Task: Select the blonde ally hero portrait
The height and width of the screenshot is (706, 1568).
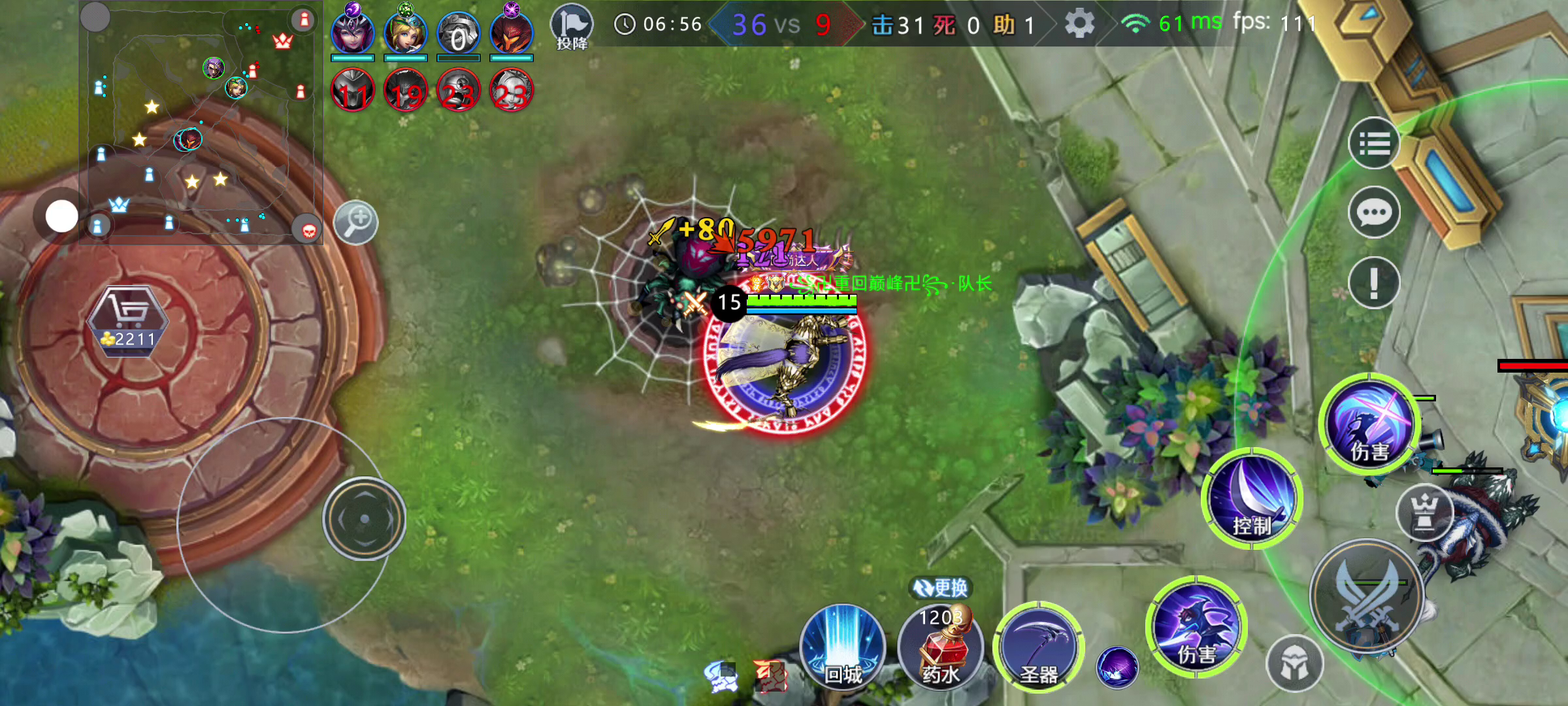Action: click(406, 33)
